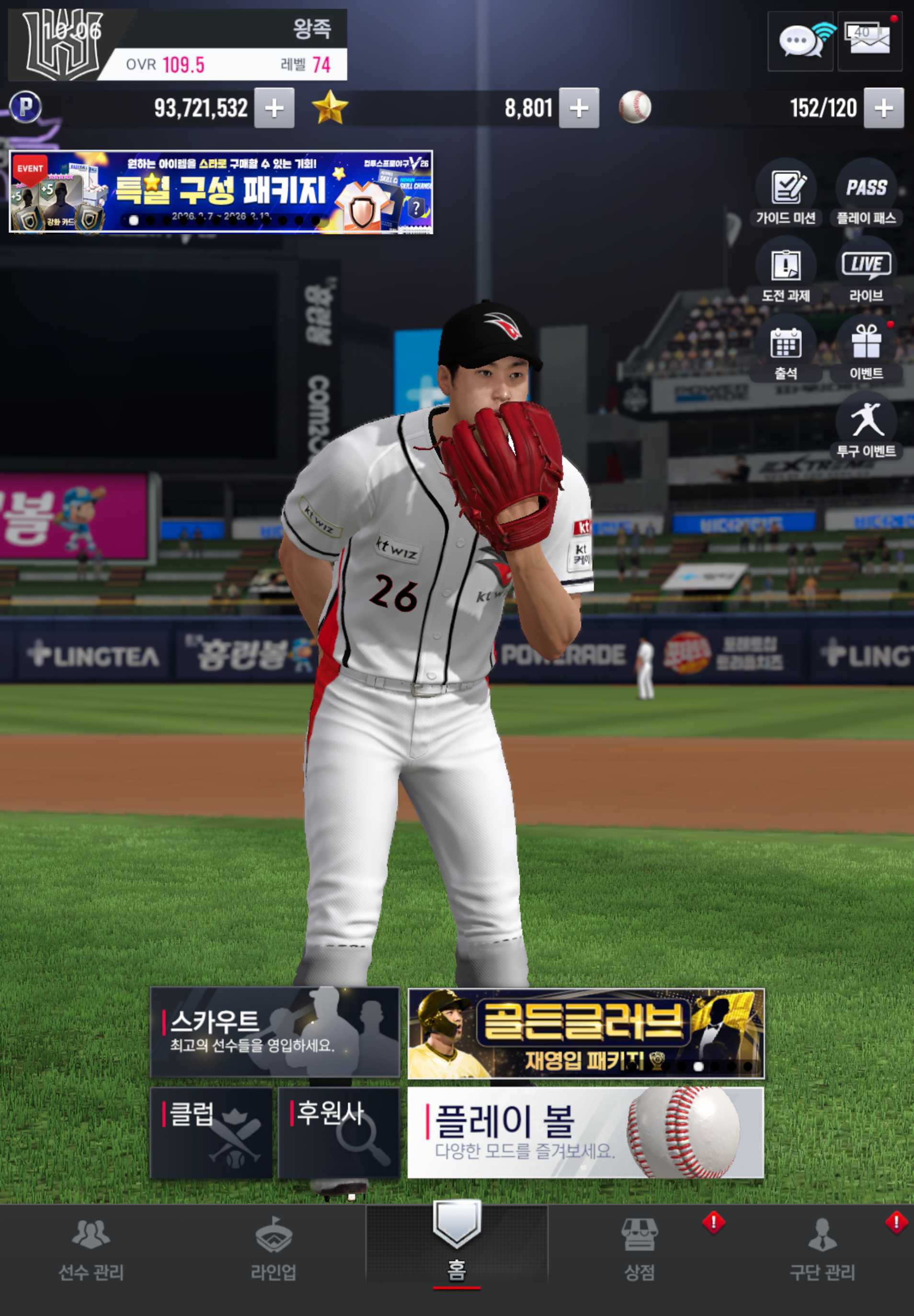Screen dimensions: 914x1316
Task: Add more gold stars
Action: pyautogui.click(x=579, y=108)
